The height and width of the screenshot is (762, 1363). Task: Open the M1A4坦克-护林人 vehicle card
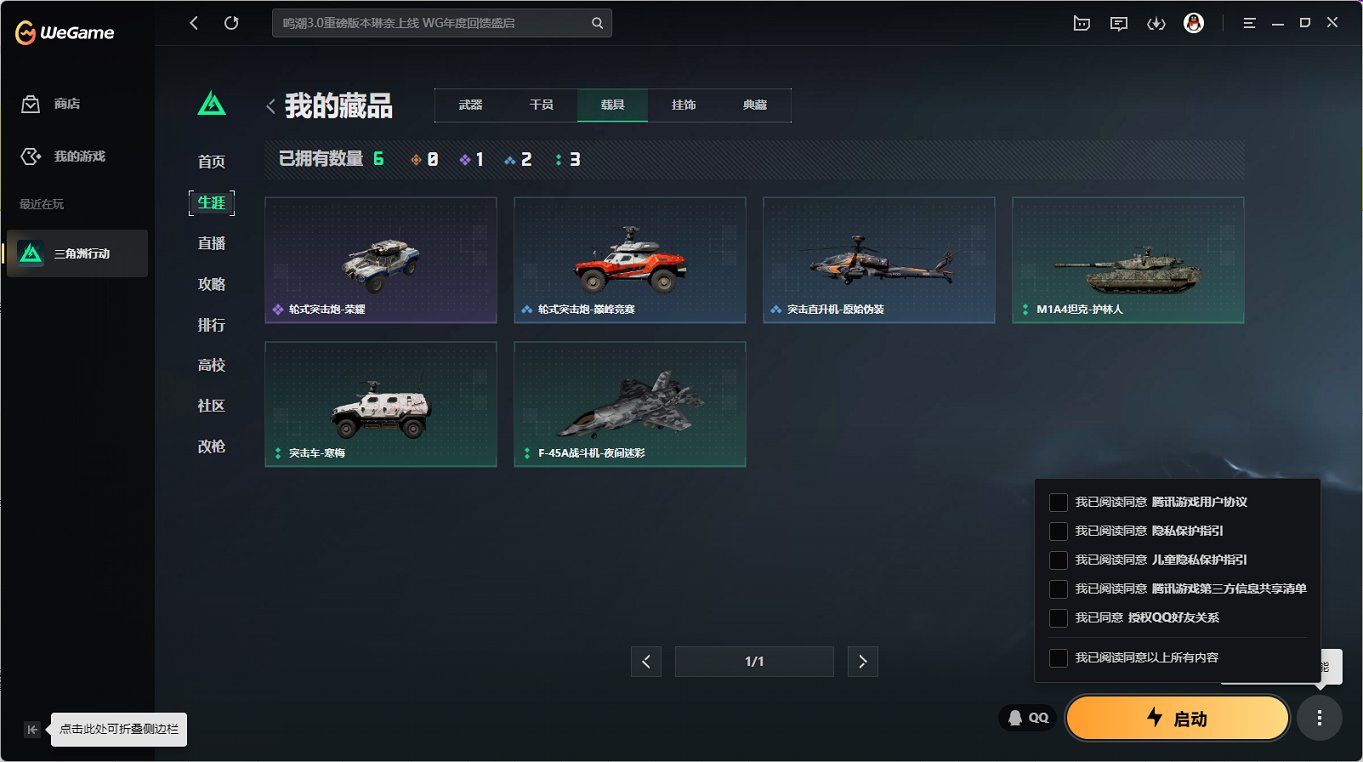1128,260
